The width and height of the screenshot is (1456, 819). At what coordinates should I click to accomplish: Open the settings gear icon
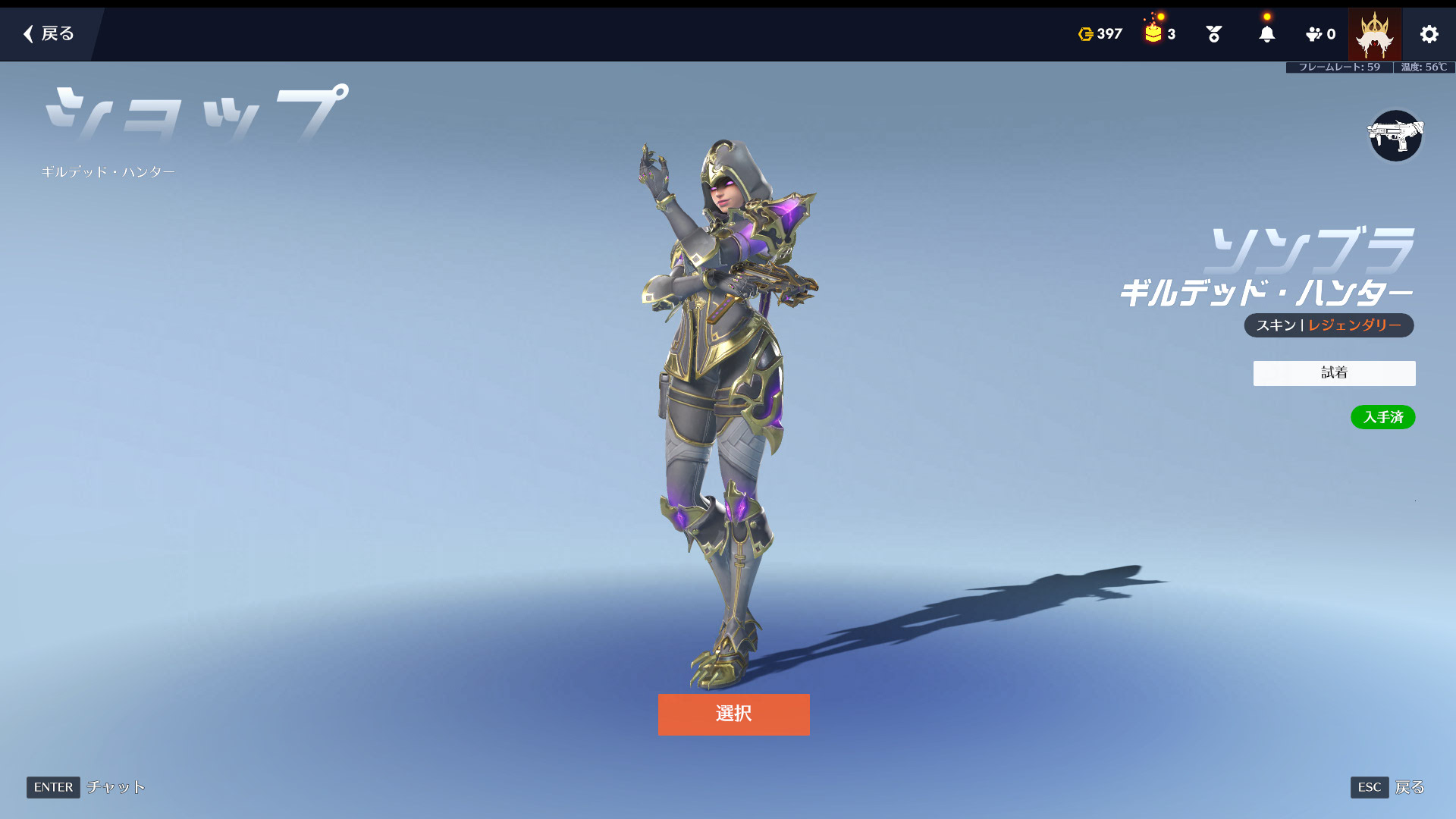1429,34
